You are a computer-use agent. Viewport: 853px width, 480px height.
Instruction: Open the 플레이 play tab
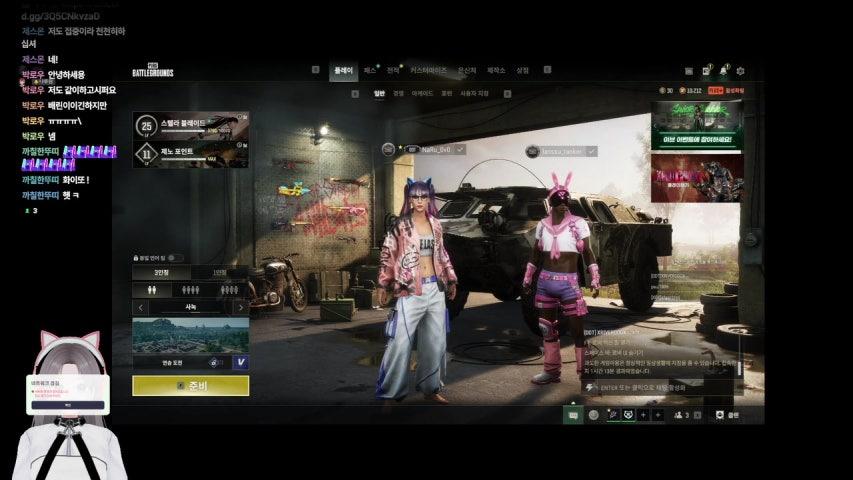[x=343, y=71]
